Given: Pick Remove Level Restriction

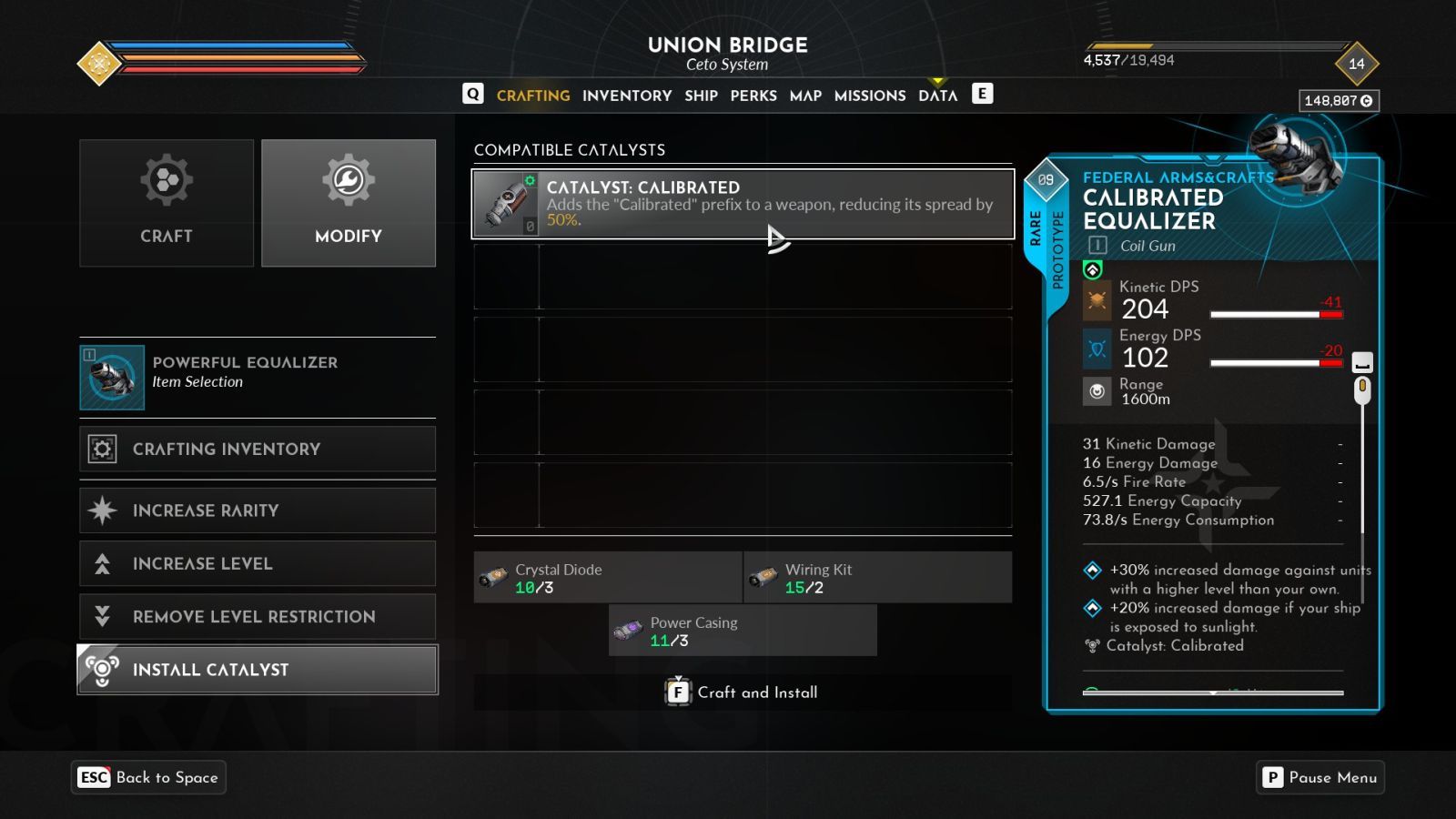Looking at the screenshot, I should 258,616.
